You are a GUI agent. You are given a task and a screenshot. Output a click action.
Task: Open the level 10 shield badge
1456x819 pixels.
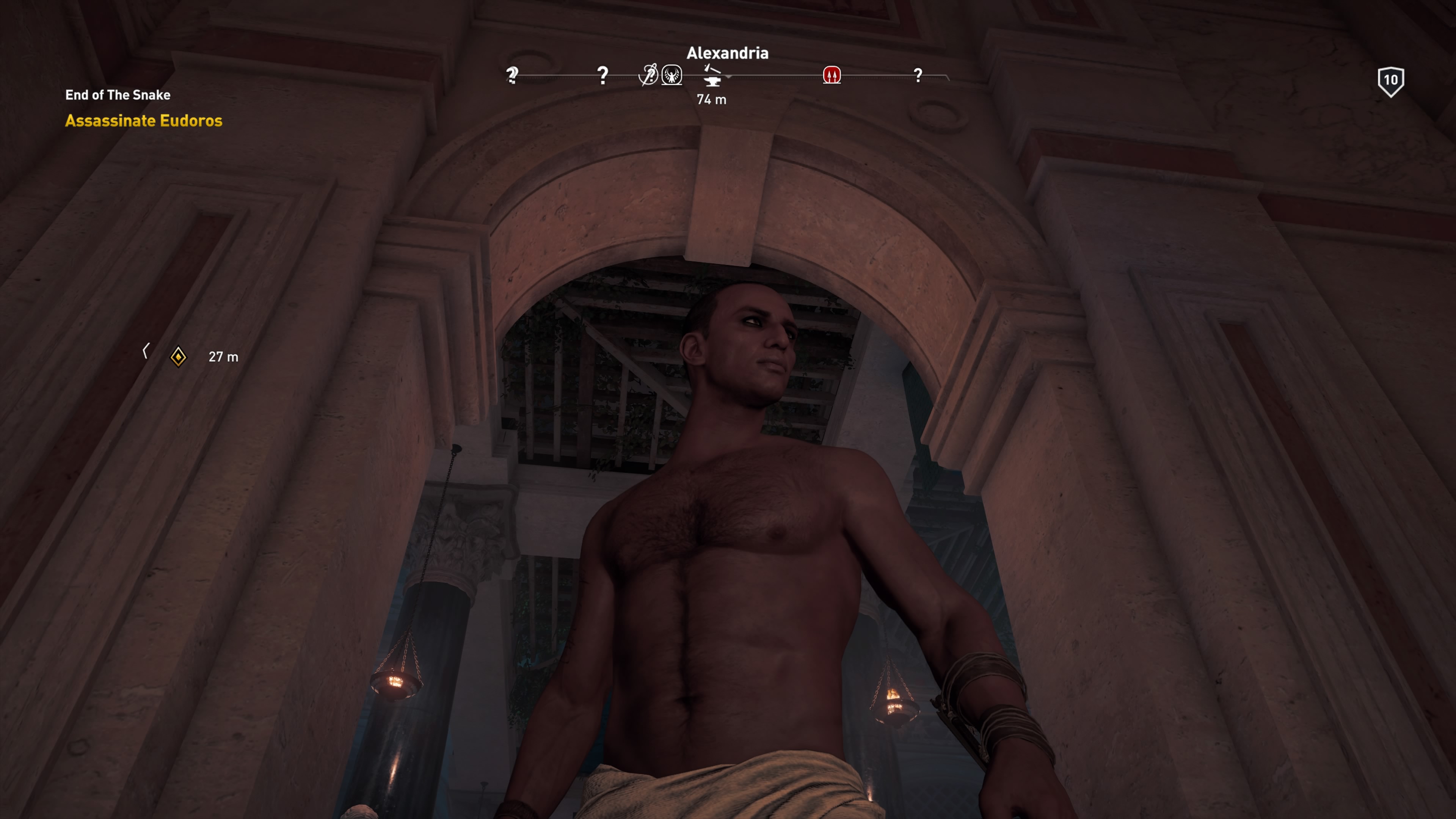tap(1390, 81)
